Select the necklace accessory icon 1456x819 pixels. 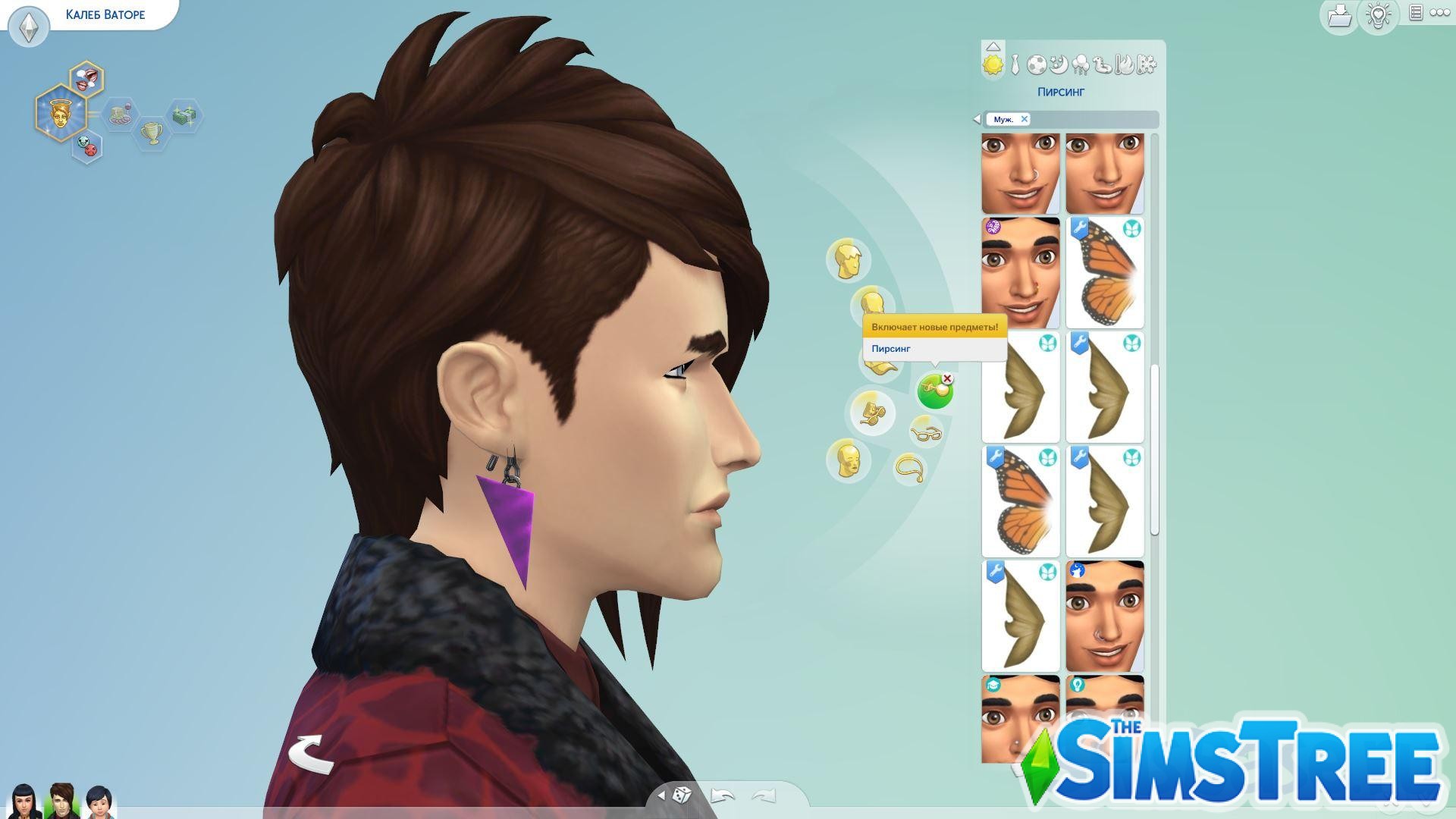(910, 468)
